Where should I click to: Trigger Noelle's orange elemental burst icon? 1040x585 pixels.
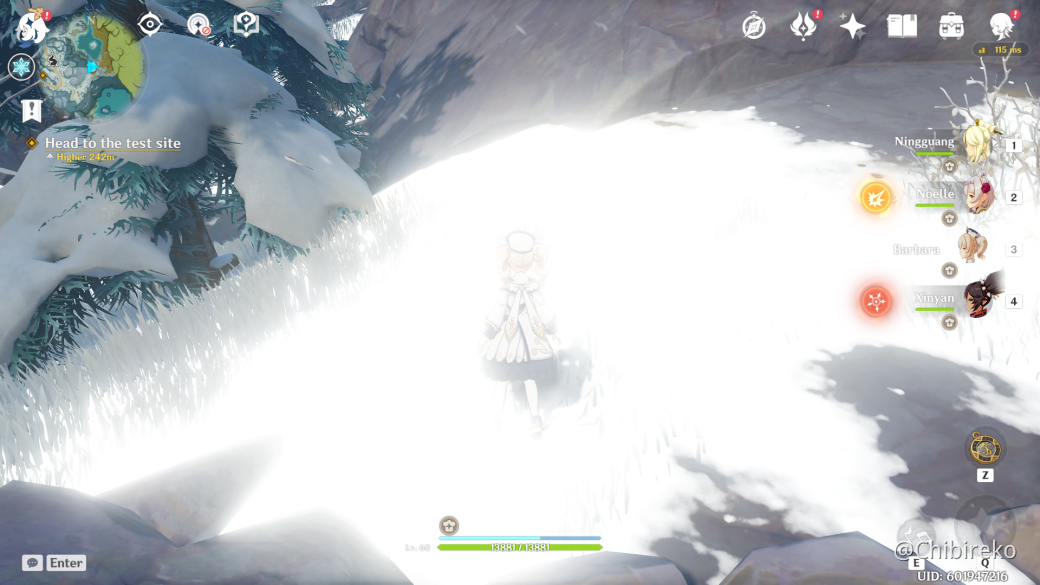(876, 197)
